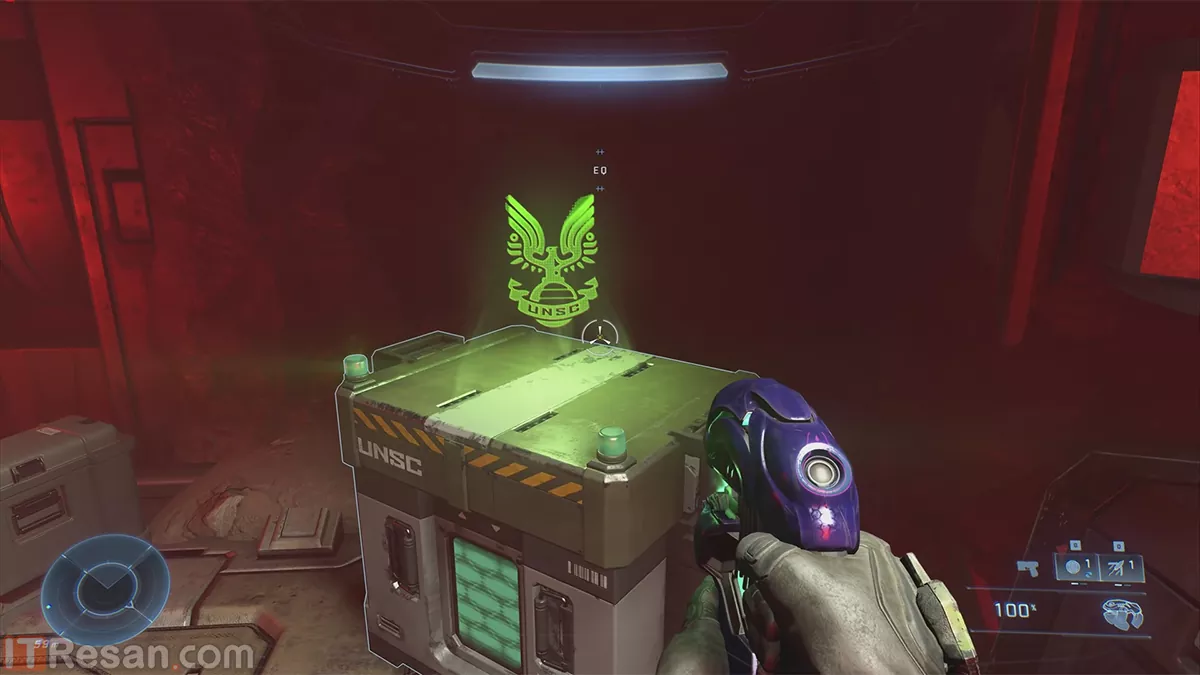The image size is (1200, 675).
Task: Click the equipped plasma pistol icon
Action: (x=1123, y=613)
